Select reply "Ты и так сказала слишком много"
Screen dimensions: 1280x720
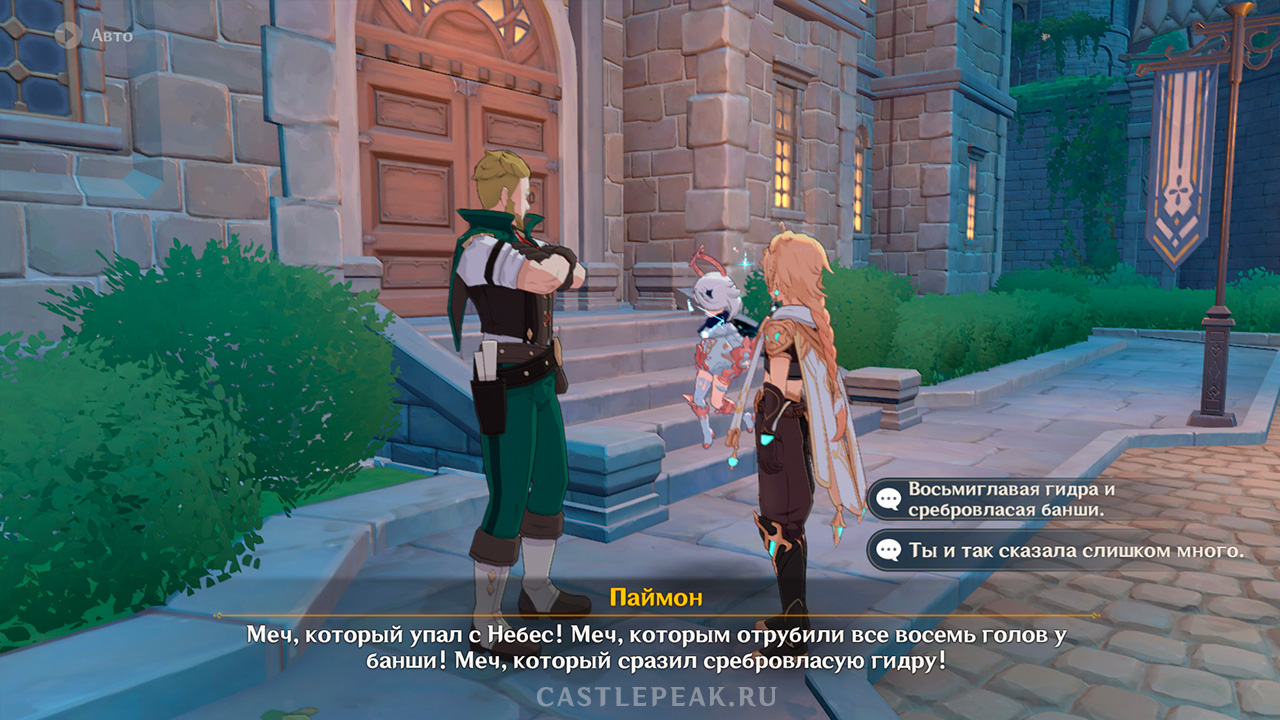point(1065,549)
